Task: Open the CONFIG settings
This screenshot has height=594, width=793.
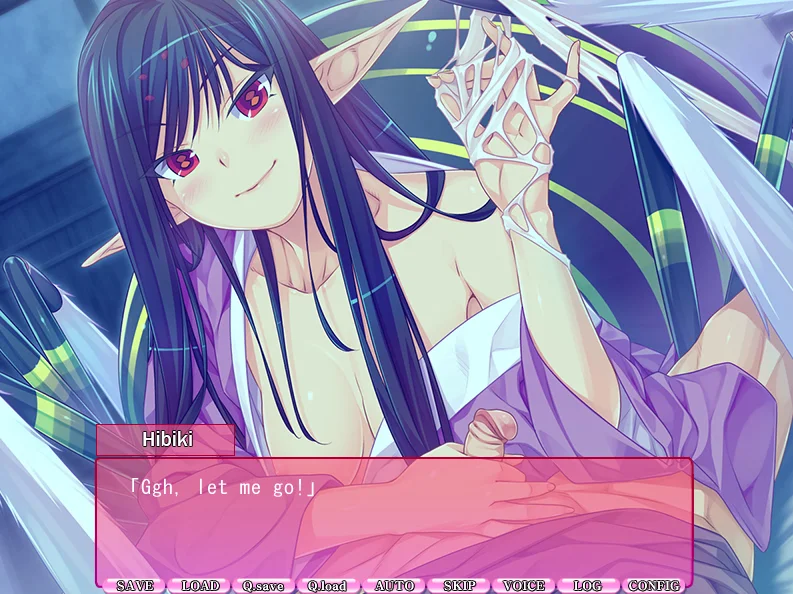Action: click(x=653, y=585)
